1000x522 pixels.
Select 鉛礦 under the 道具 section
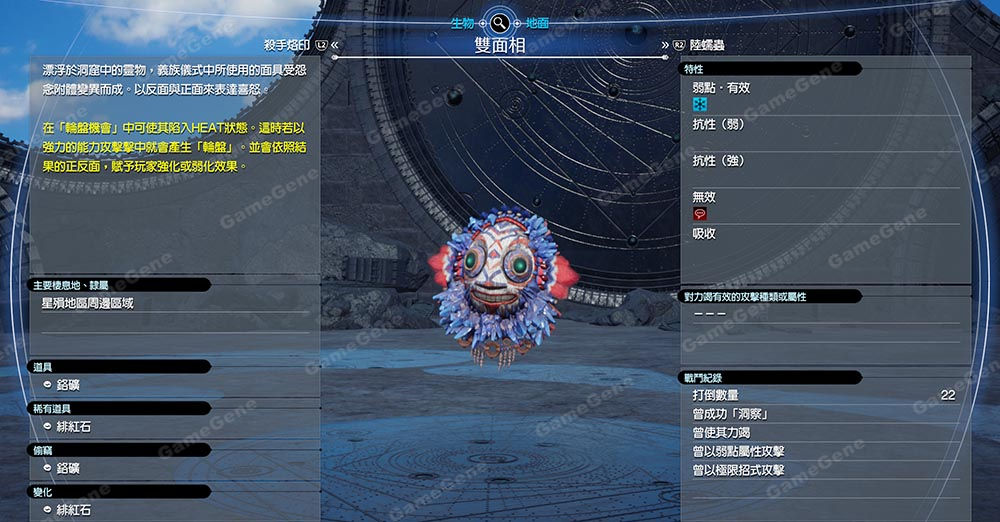(68, 385)
